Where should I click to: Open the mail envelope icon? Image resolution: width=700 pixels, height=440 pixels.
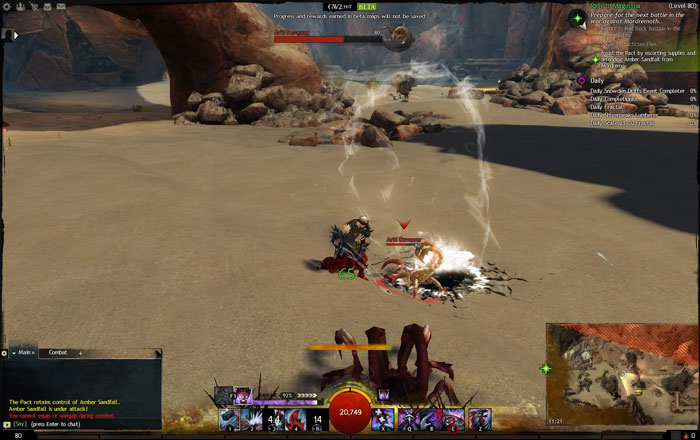coord(61,6)
